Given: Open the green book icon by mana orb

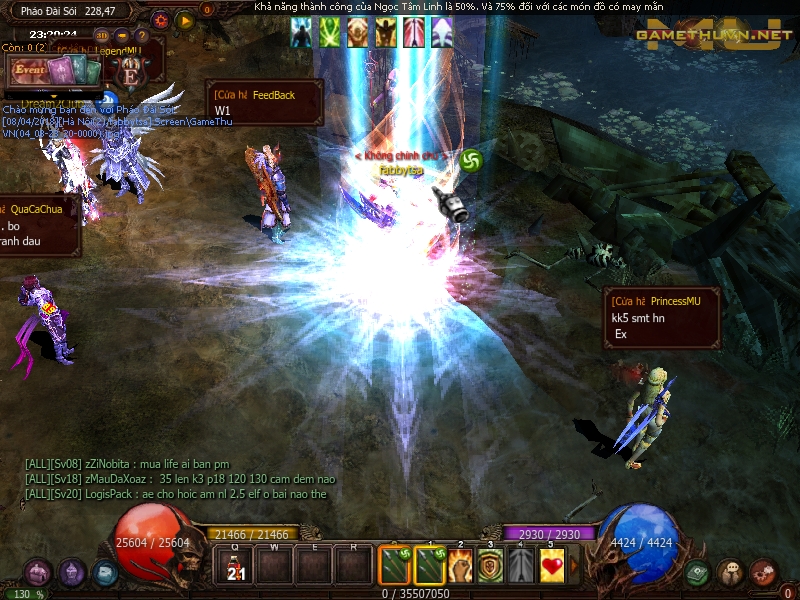Looking at the screenshot, I should (x=698, y=573).
